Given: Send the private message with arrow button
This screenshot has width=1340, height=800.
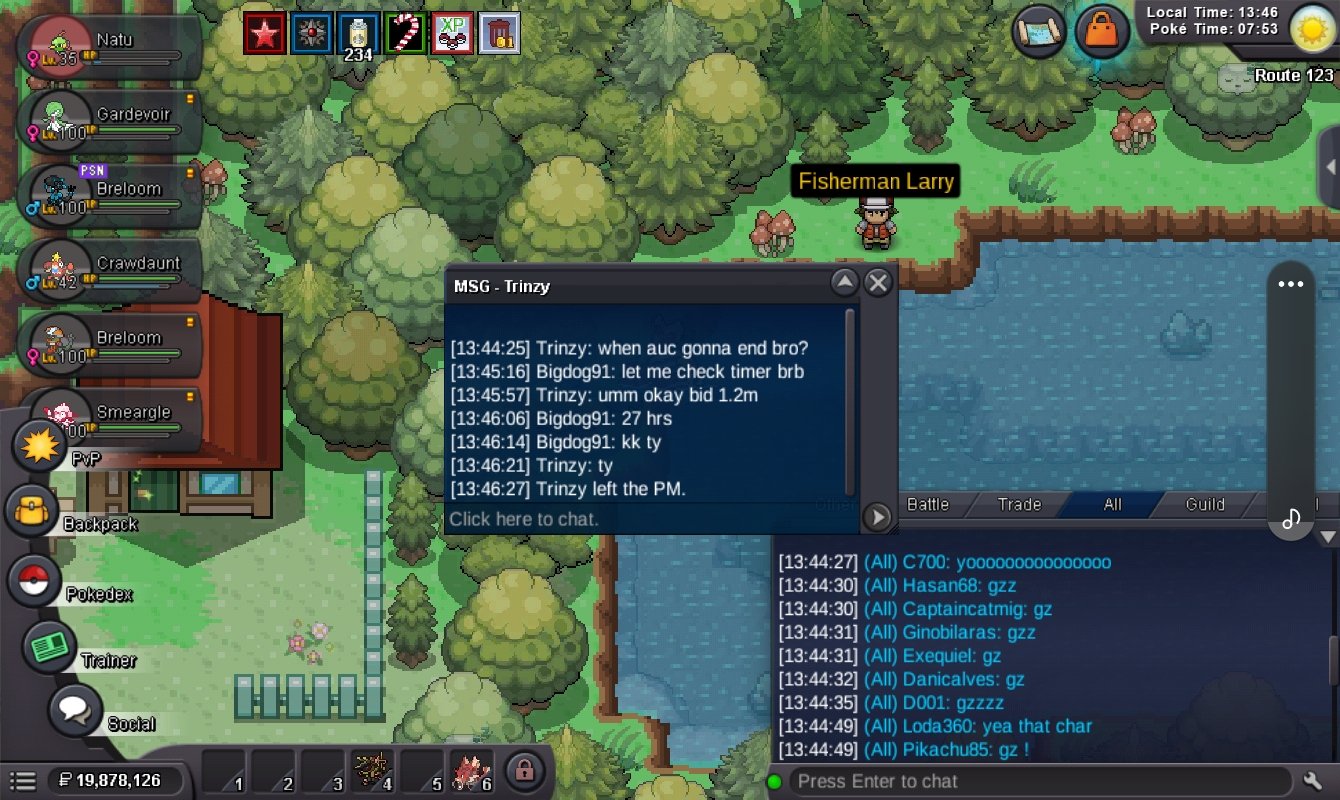Looking at the screenshot, I should tap(877, 517).
